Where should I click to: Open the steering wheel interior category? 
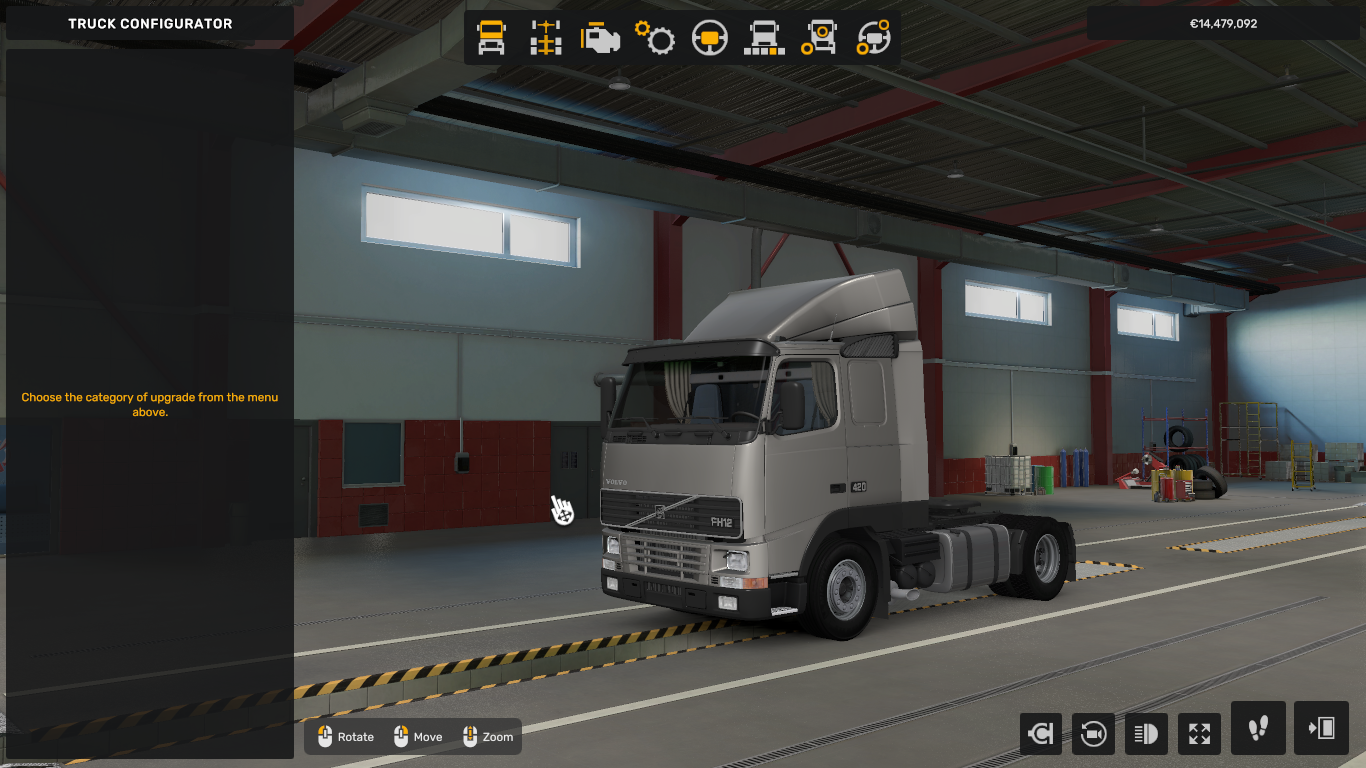point(711,38)
